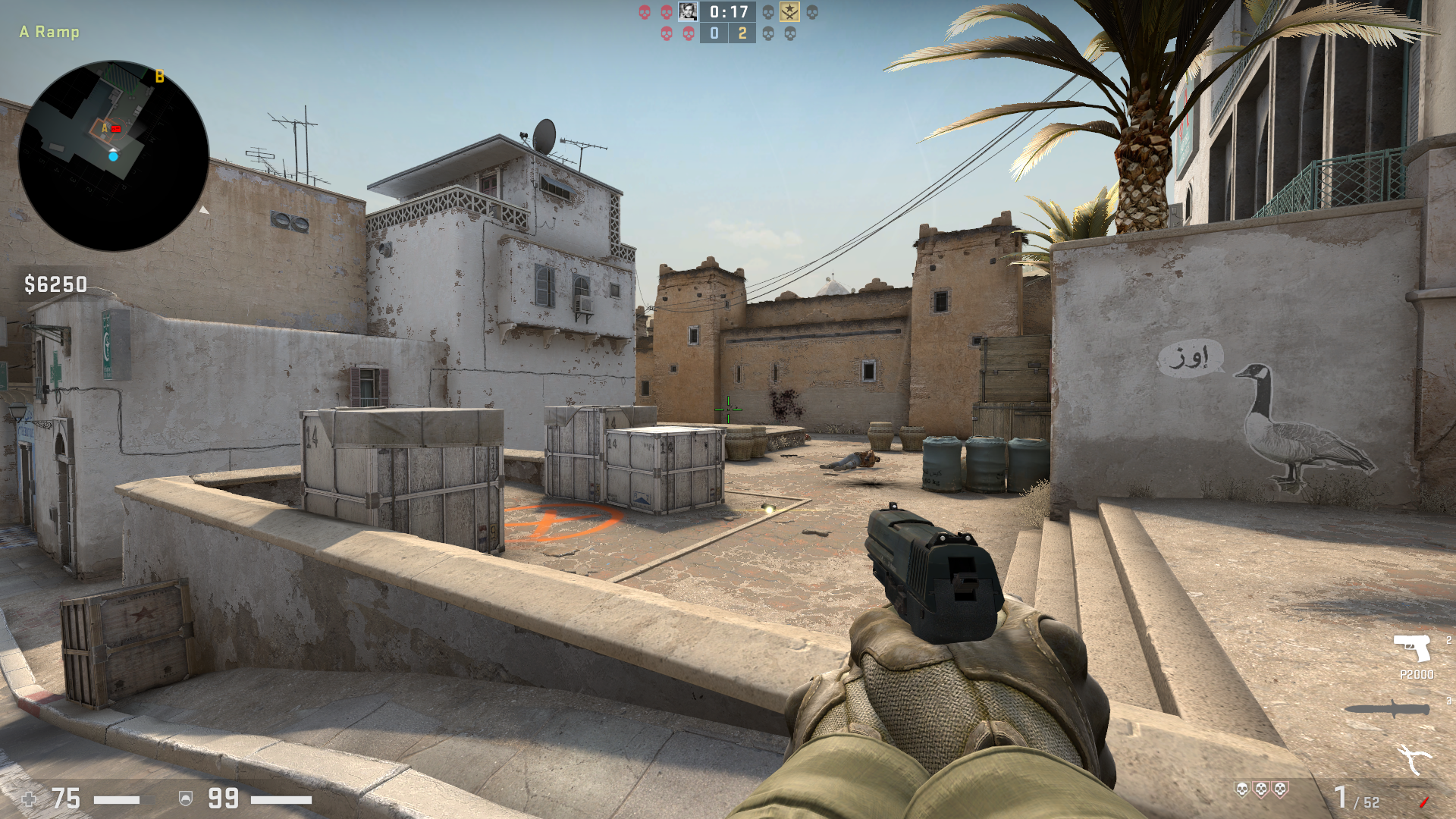The image size is (1456, 819).
Task: Select the B site letter on the radar
Action: (x=159, y=76)
